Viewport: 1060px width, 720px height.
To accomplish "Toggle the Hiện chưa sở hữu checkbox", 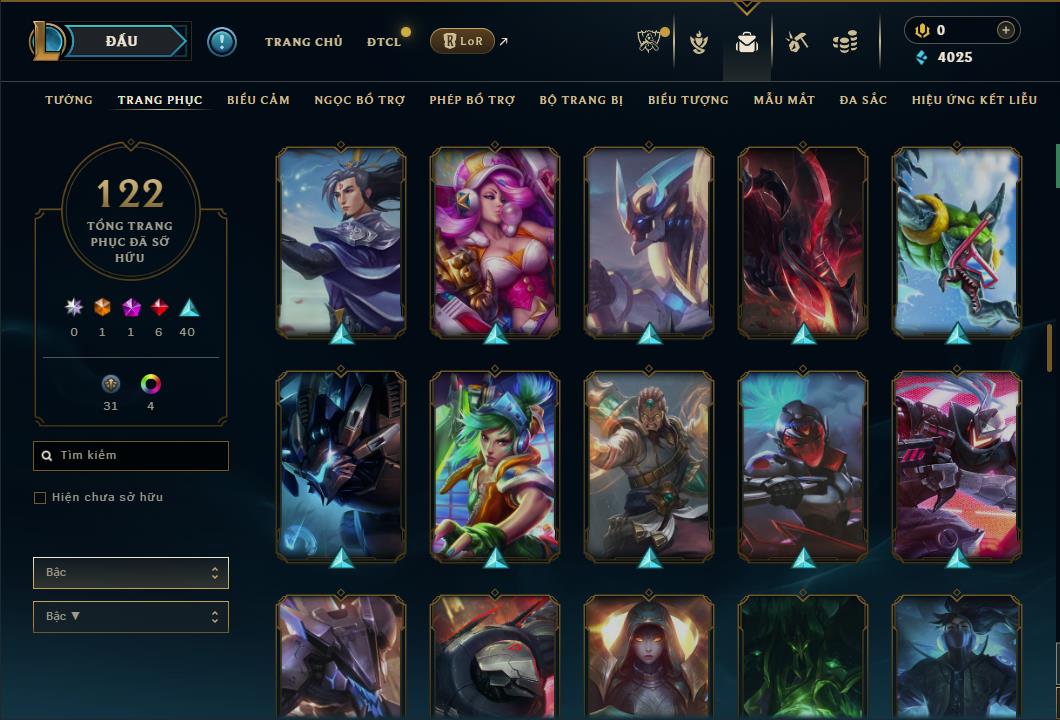I will [x=40, y=498].
